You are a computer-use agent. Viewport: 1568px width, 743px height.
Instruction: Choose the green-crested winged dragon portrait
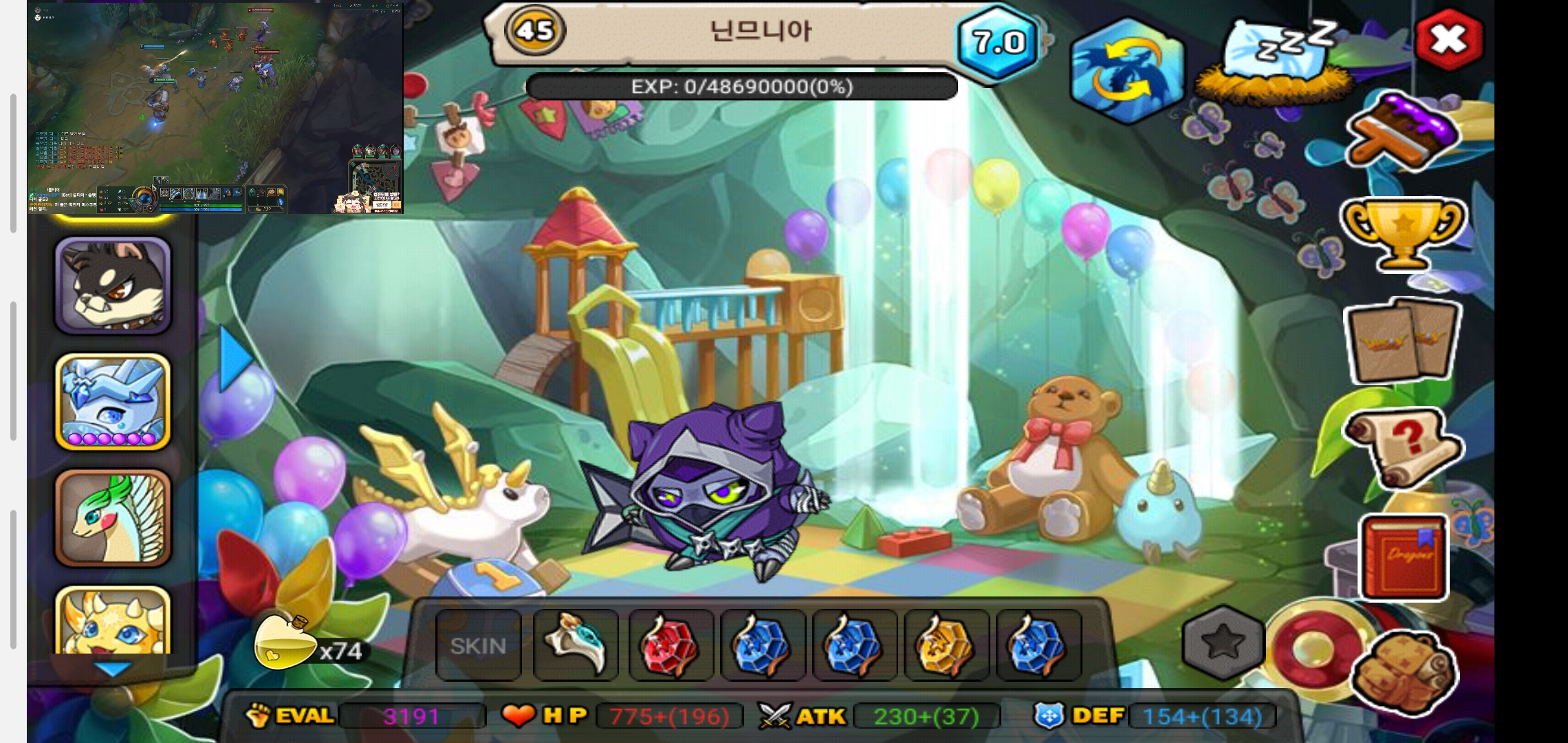(x=113, y=518)
